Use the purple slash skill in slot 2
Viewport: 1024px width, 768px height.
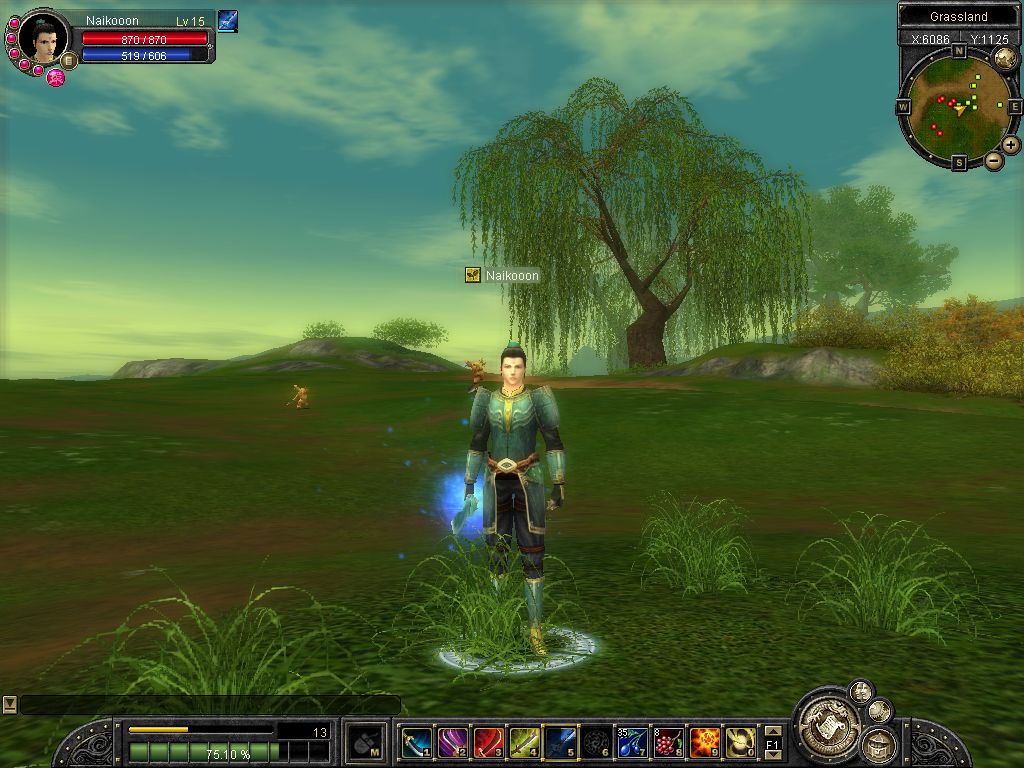tap(452, 742)
